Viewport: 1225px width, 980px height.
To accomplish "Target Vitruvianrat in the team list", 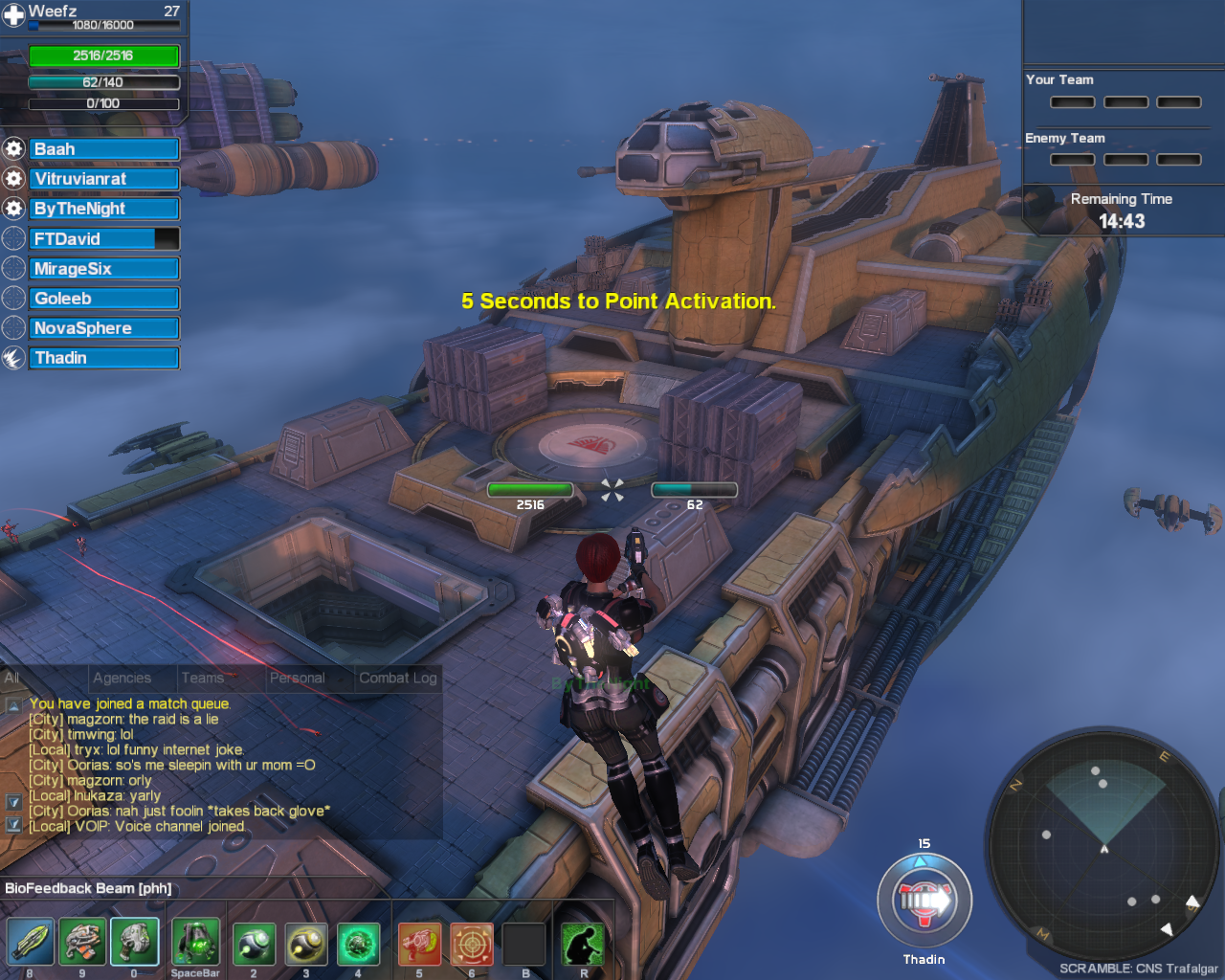I will [103, 179].
